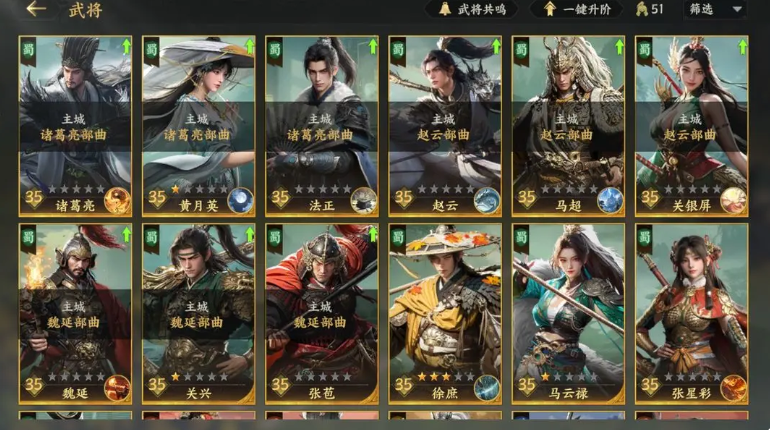Open the 徐庶 general card
Screen dimensions: 770x430
point(444,312)
